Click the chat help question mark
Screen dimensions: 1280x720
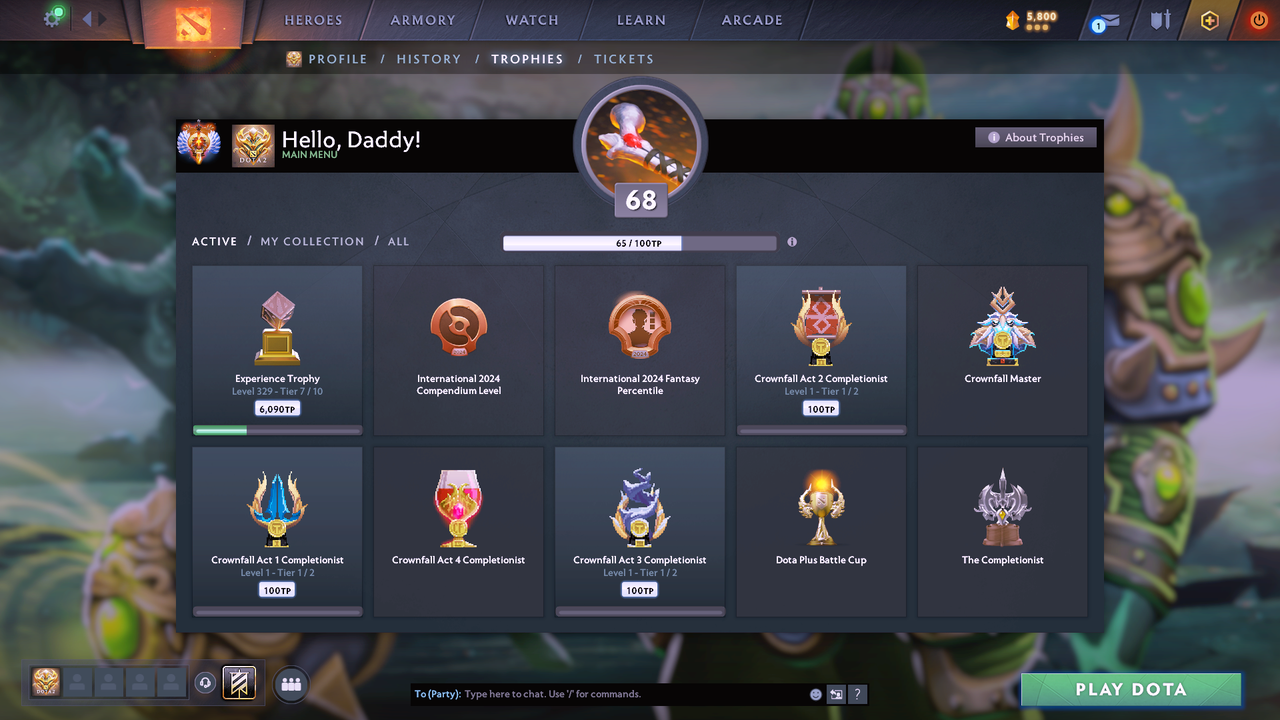click(x=857, y=693)
